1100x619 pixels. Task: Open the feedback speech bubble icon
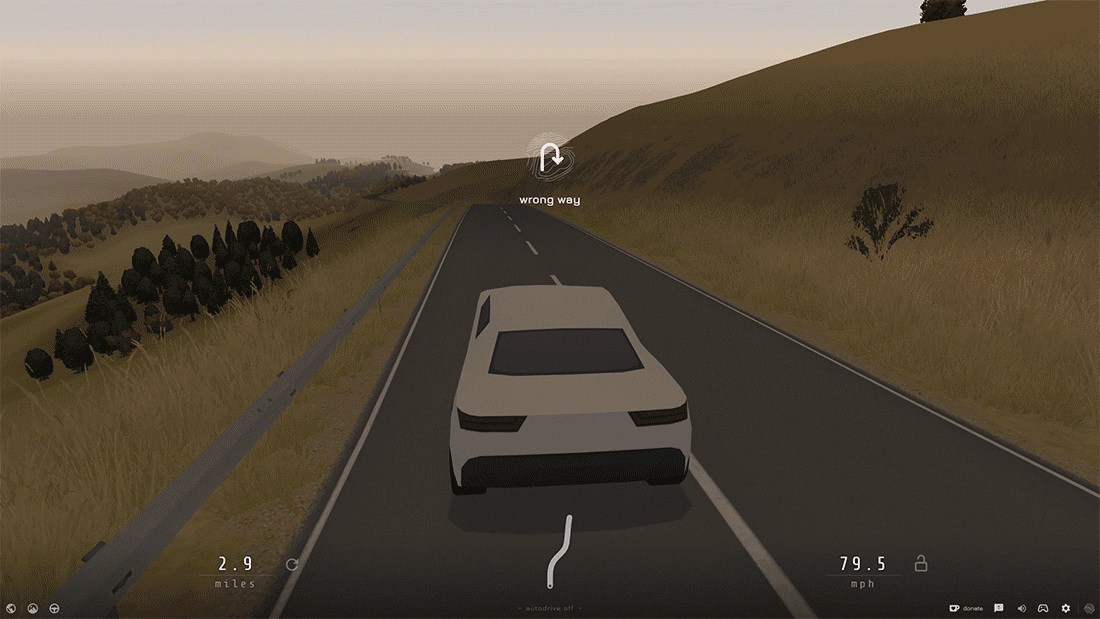click(x=999, y=608)
